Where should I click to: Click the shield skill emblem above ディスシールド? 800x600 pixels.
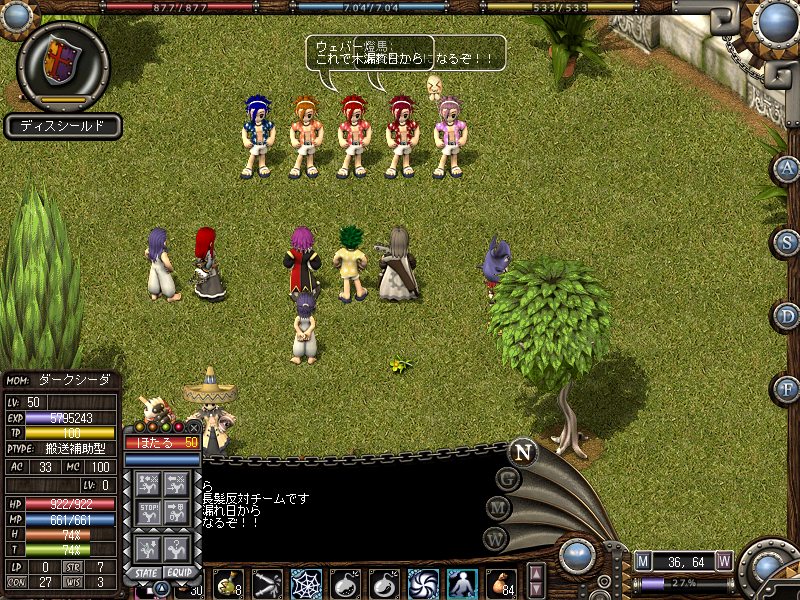[62, 60]
